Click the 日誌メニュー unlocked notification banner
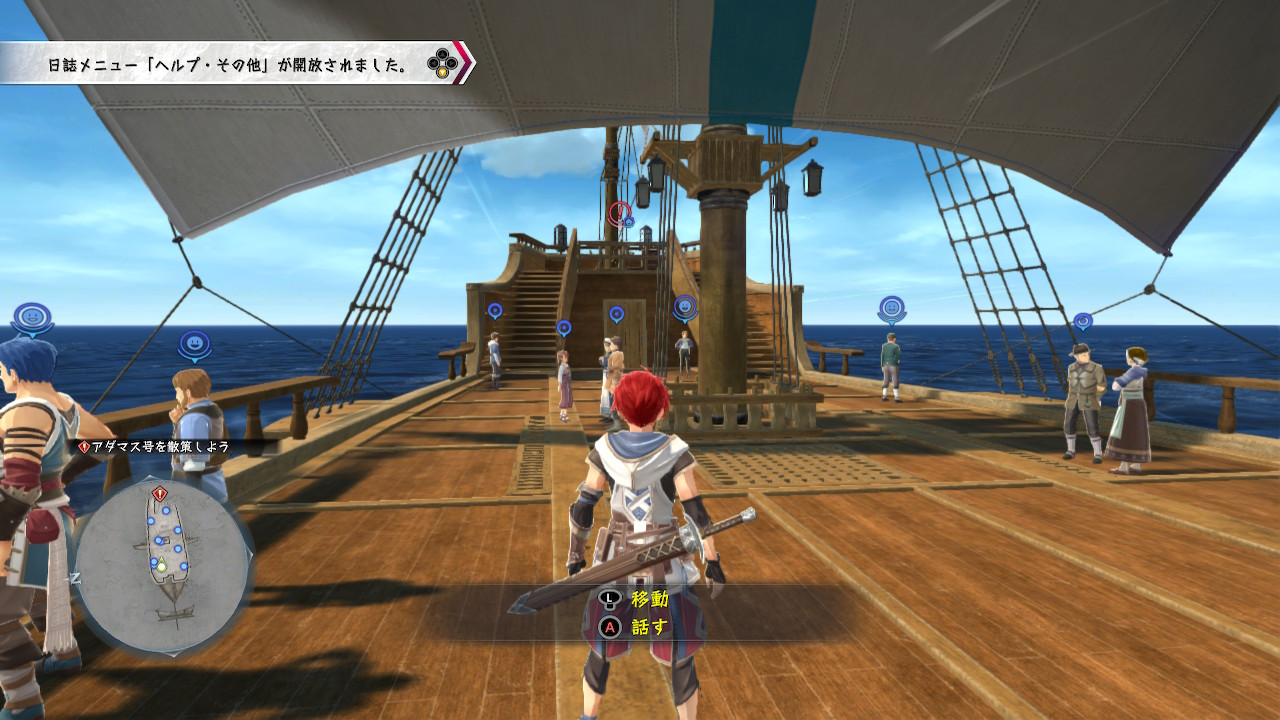 coord(235,65)
